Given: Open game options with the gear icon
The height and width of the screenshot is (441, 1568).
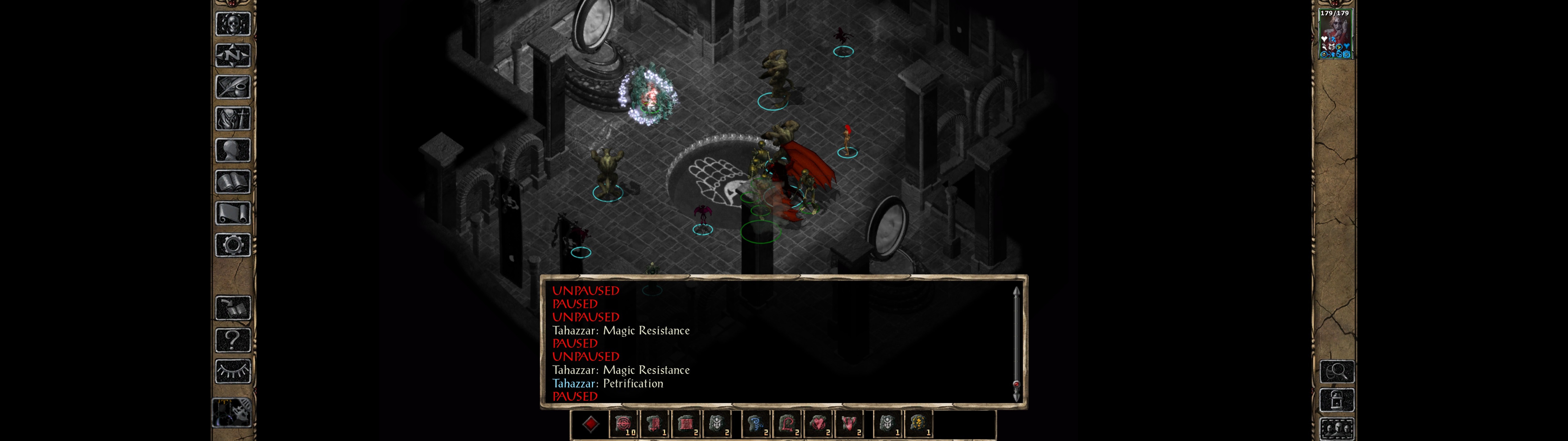Looking at the screenshot, I should pos(232,245).
